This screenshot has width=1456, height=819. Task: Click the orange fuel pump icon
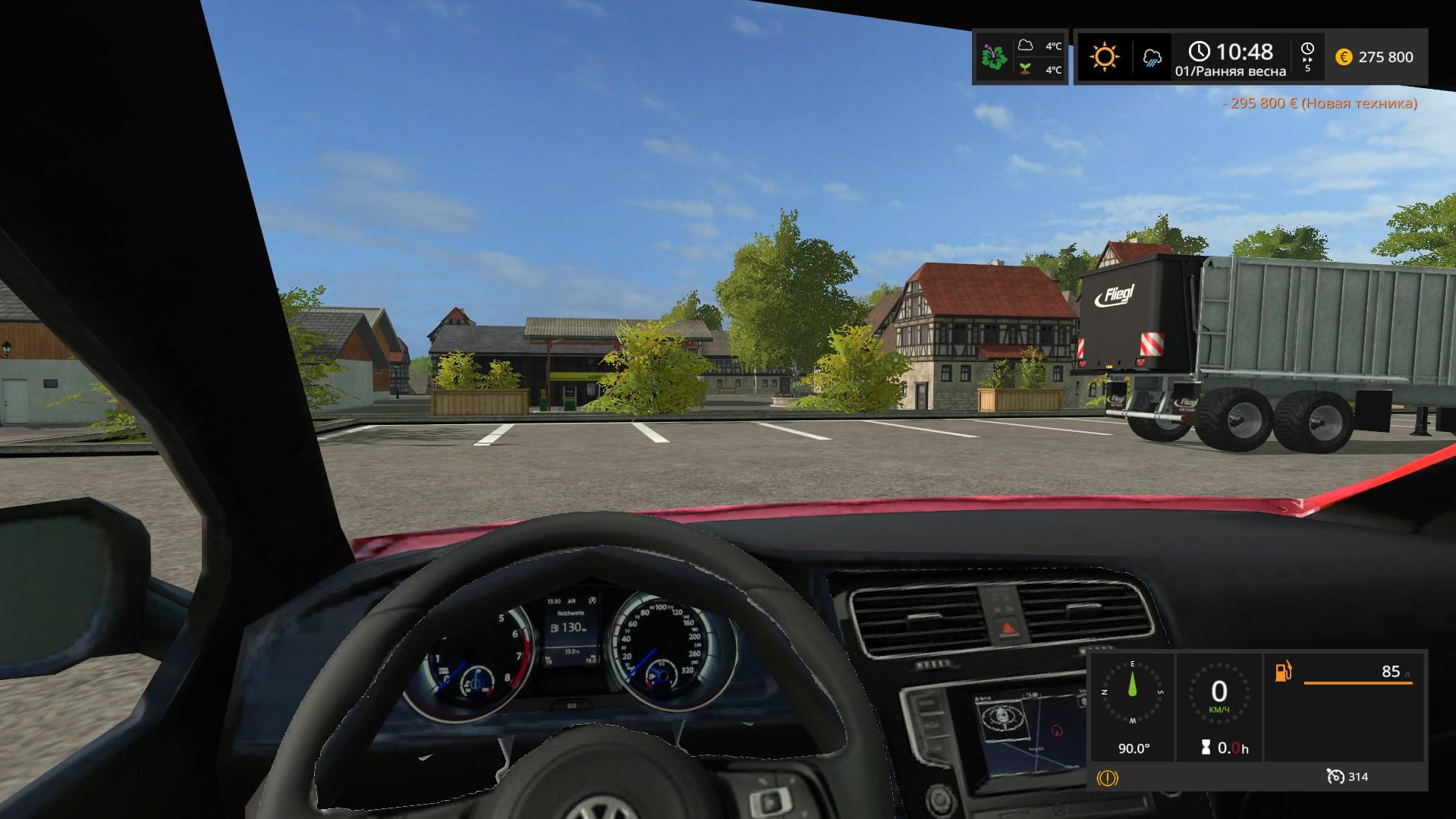click(1283, 672)
